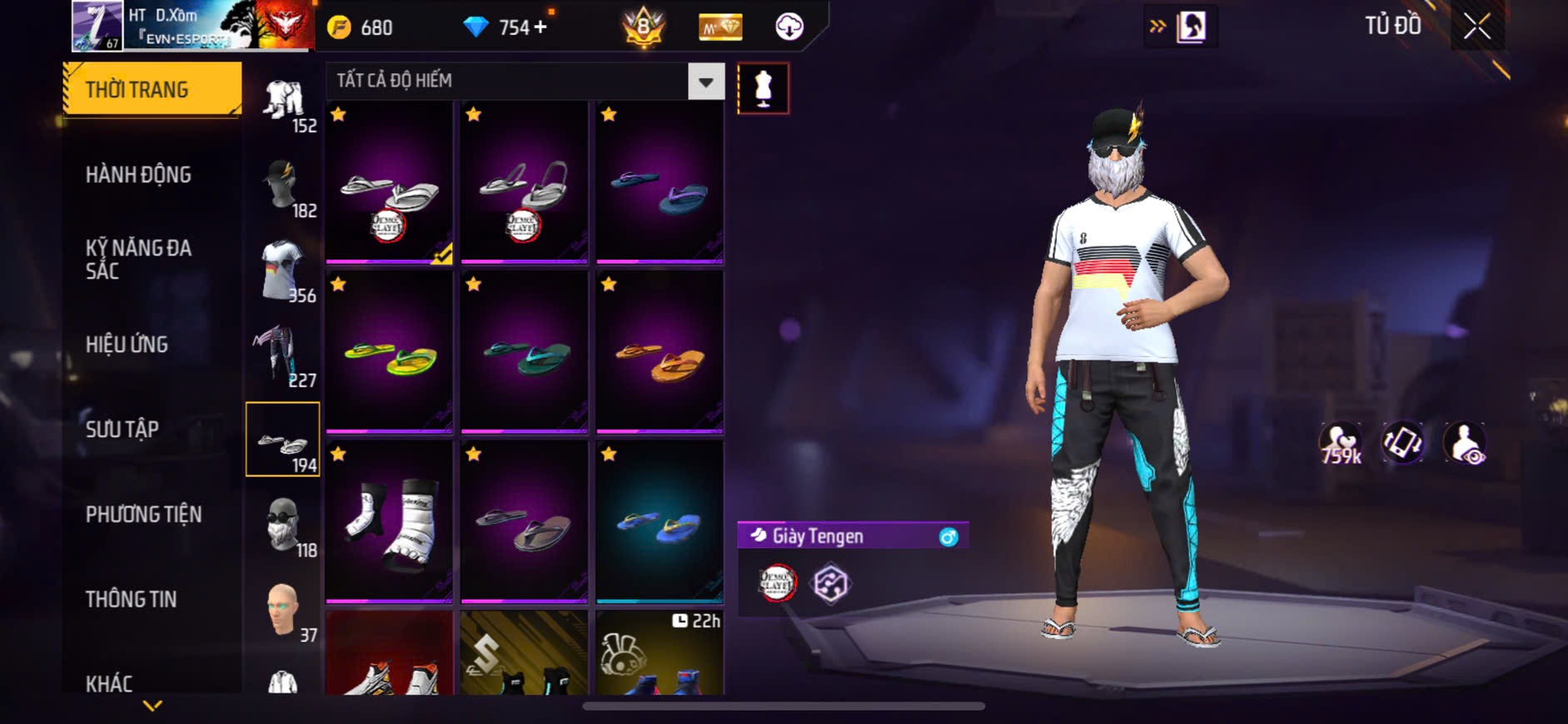Close the wardrobe with the X button
Screen dimensions: 1568x724
click(x=1476, y=27)
